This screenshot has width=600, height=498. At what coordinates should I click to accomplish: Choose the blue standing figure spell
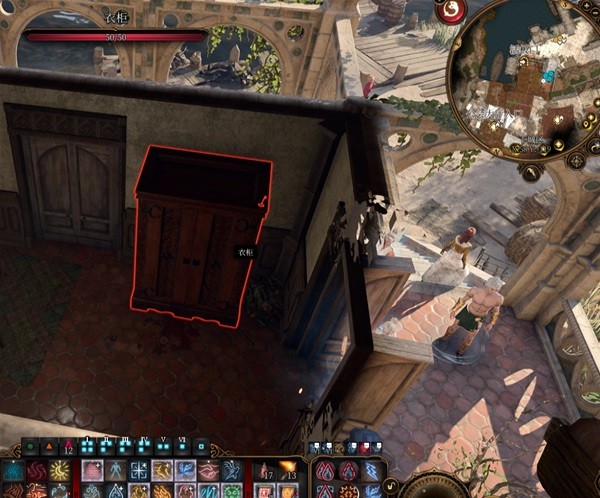click(116, 470)
